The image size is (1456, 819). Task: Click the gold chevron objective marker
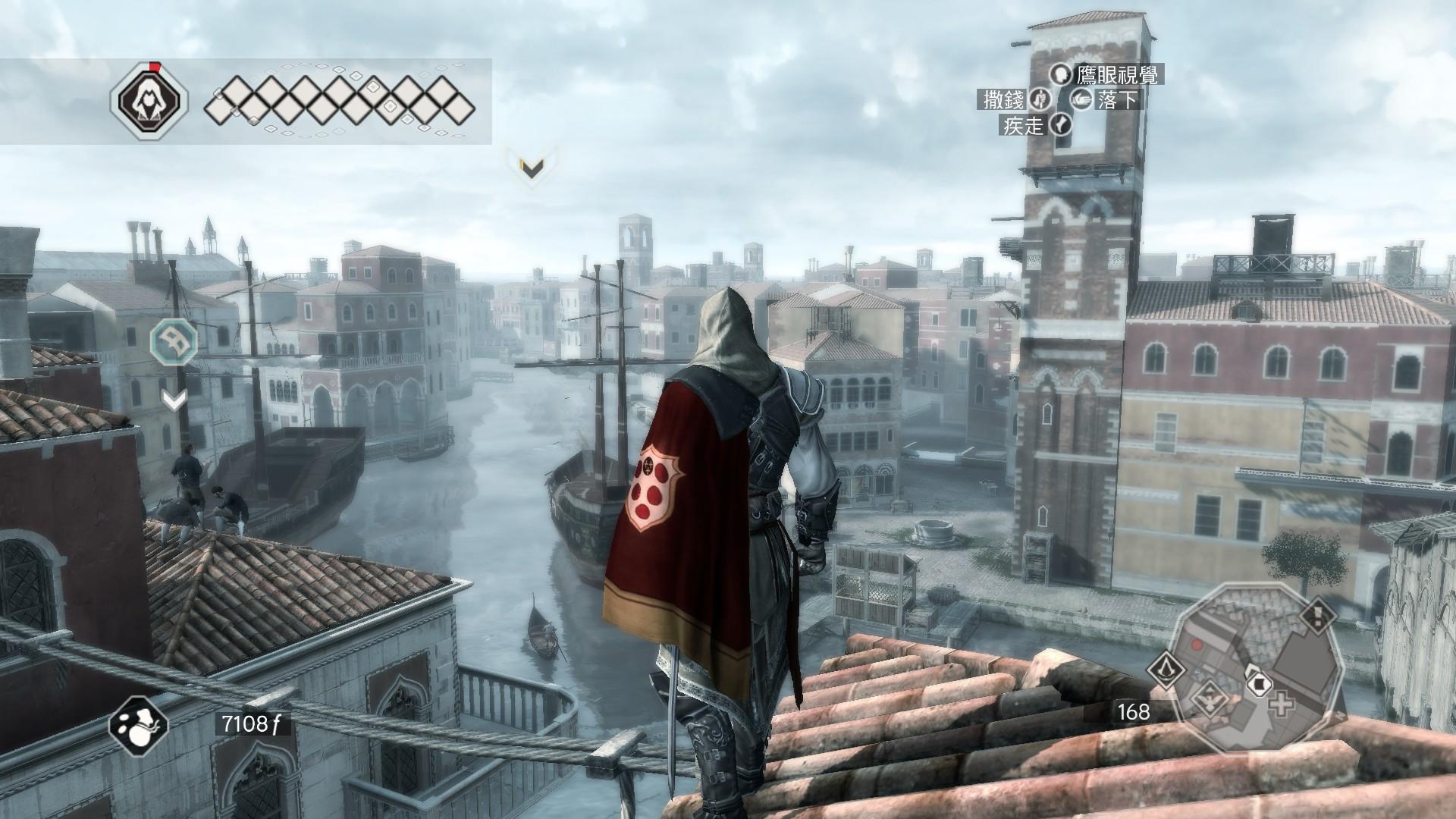coord(532,170)
